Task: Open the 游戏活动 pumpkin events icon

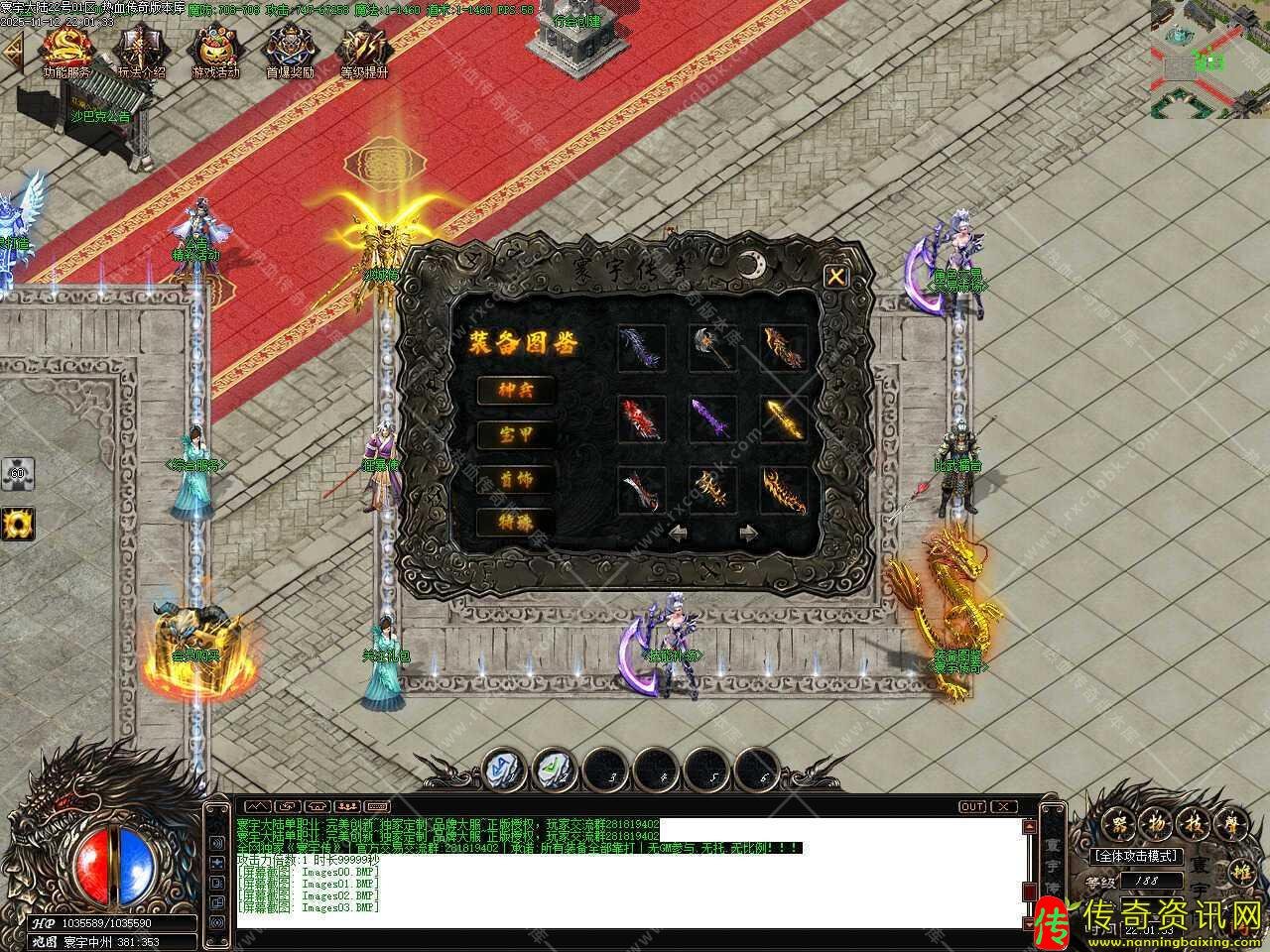Action: tap(215, 48)
